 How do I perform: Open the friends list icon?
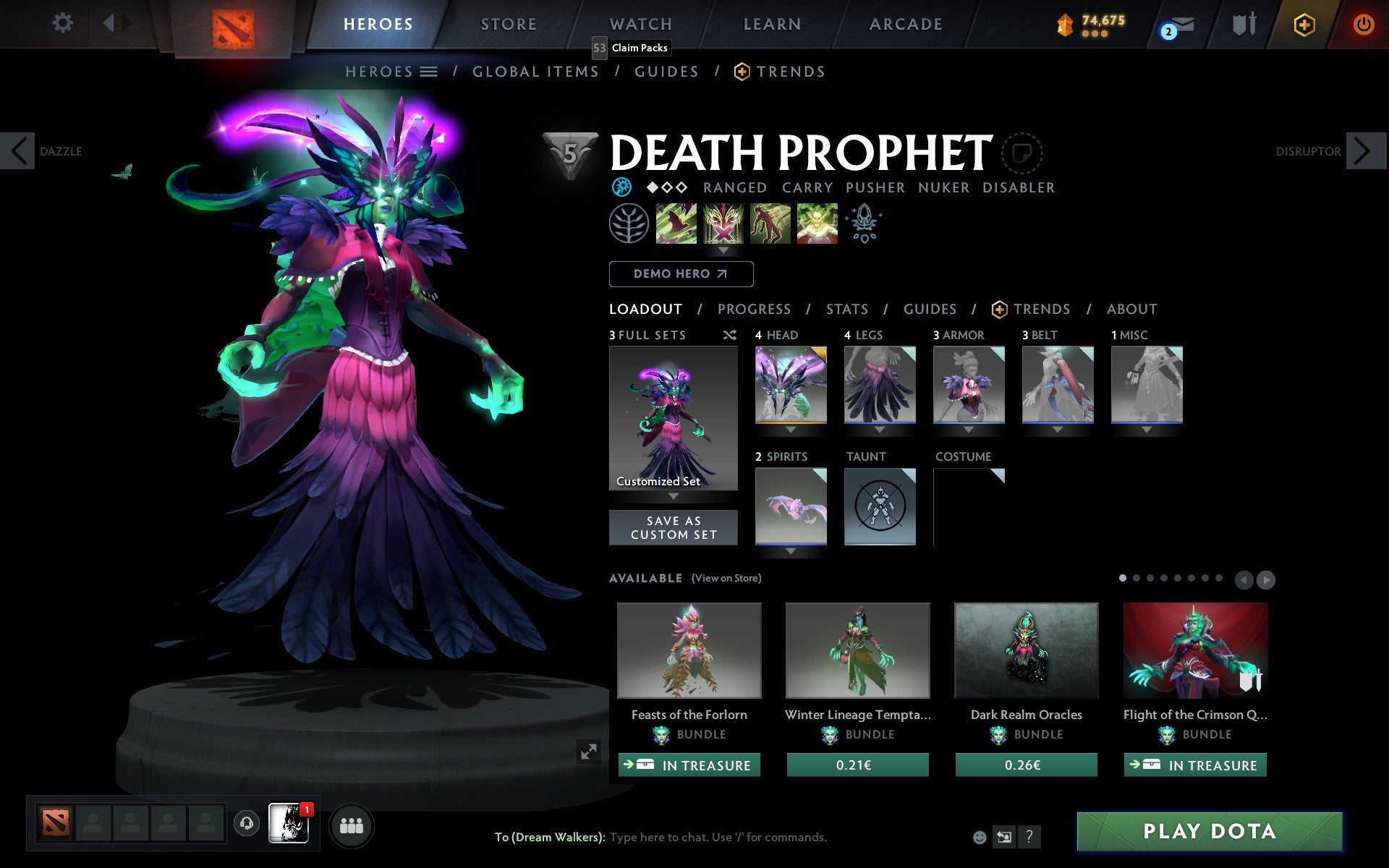coord(352,825)
